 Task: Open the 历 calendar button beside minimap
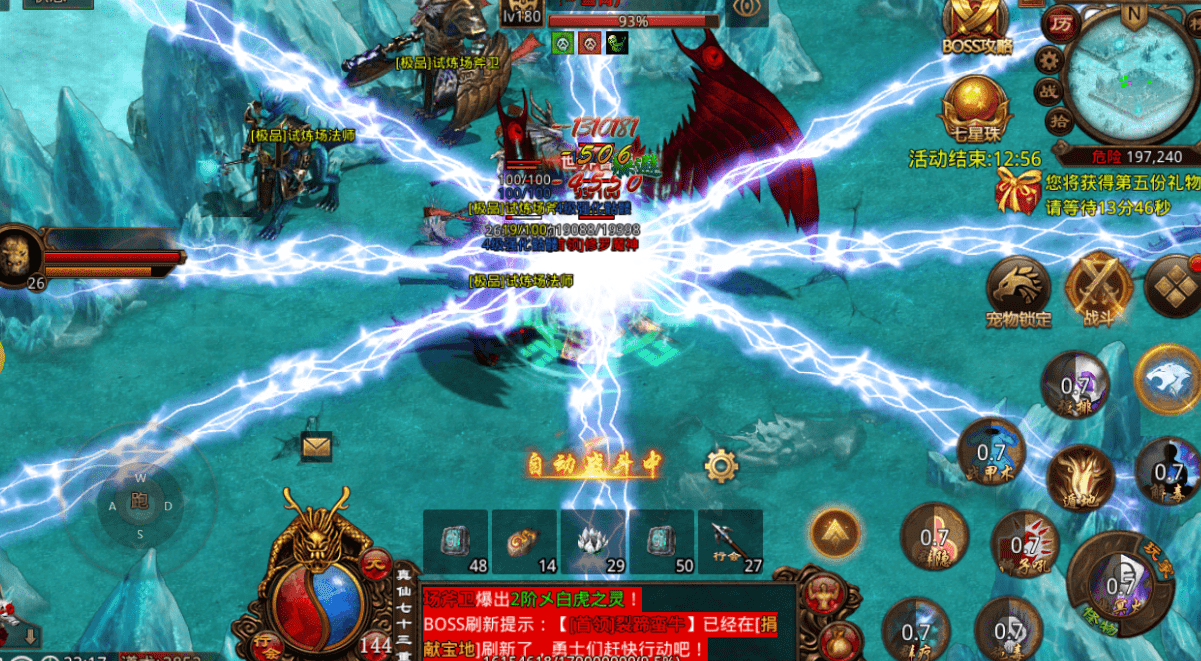point(1058,22)
